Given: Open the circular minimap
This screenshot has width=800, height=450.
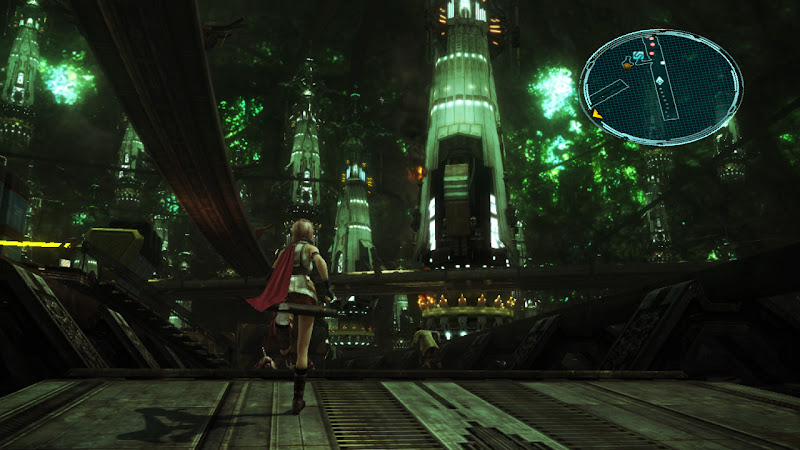Looking at the screenshot, I should 661,87.
